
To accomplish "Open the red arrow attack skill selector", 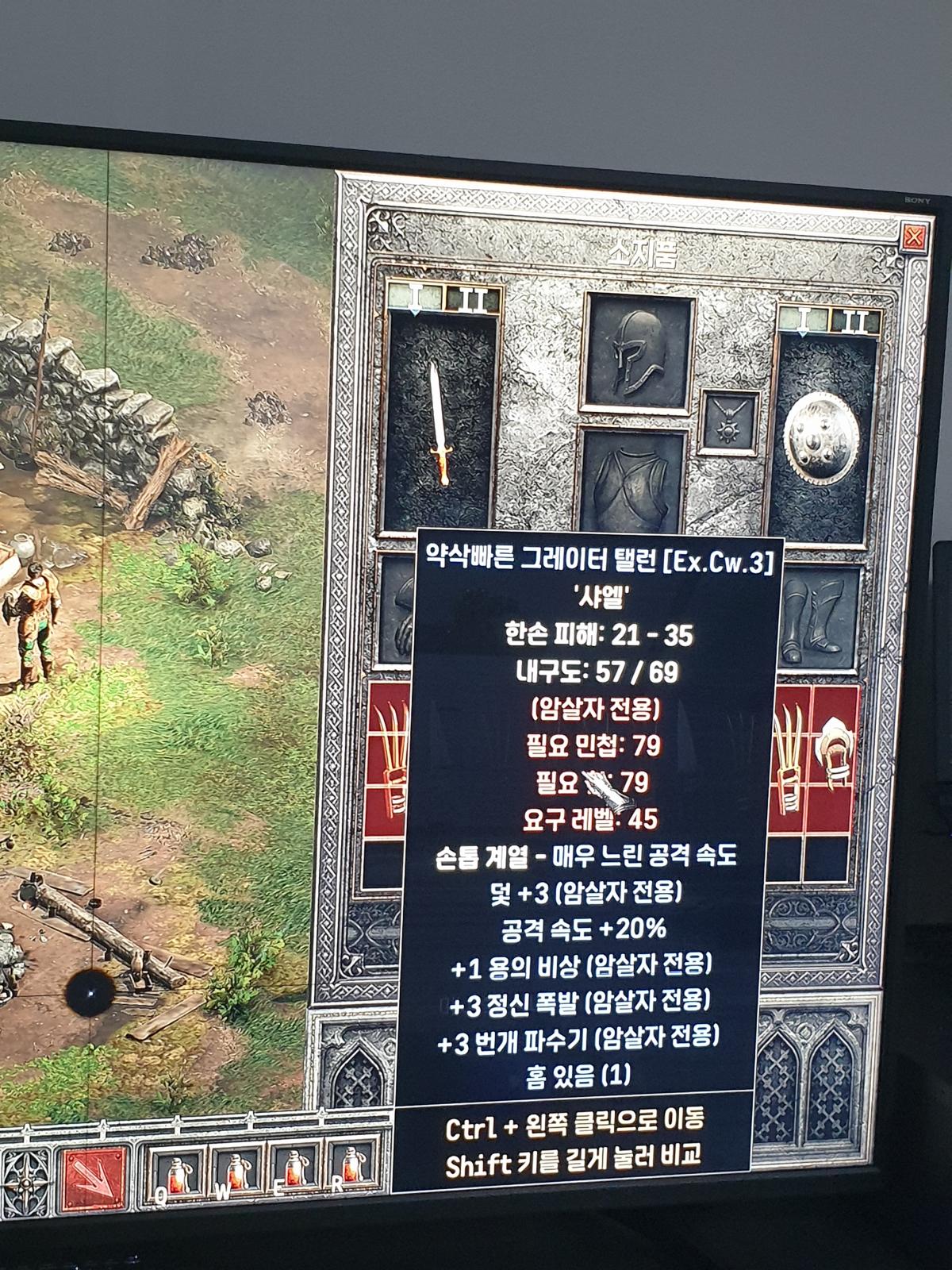I will coord(95,1182).
